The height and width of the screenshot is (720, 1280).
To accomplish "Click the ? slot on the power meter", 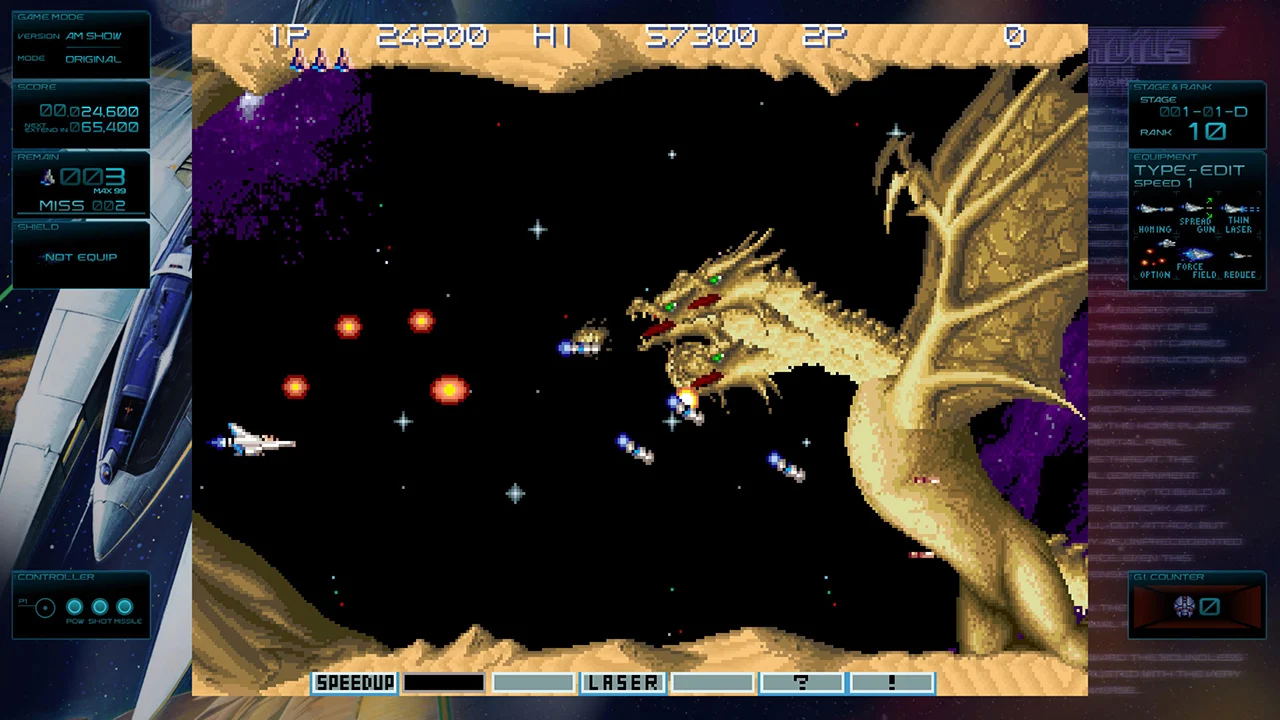I will pos(801,682).
